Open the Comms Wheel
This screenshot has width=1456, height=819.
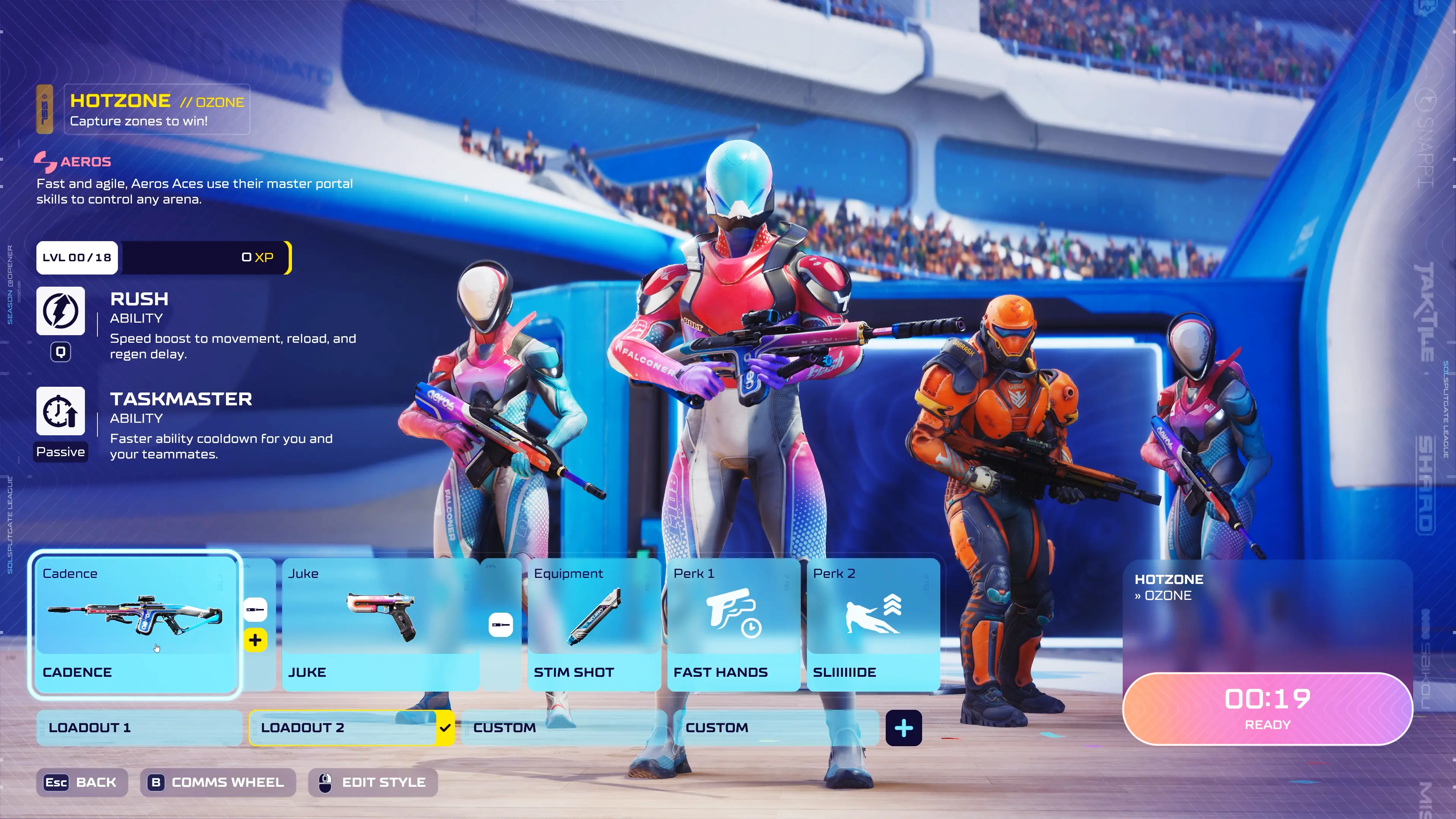[x=218, y=782]
